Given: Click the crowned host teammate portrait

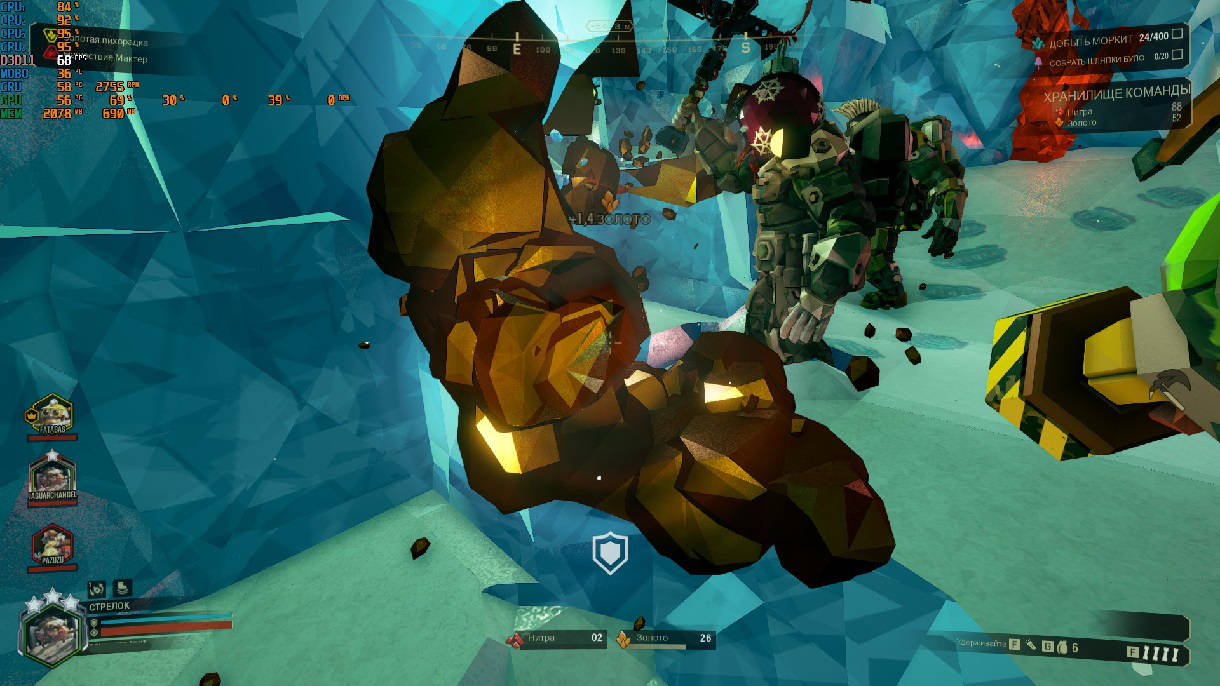Looking at the screenshot, I should click(x=53, y=416).
